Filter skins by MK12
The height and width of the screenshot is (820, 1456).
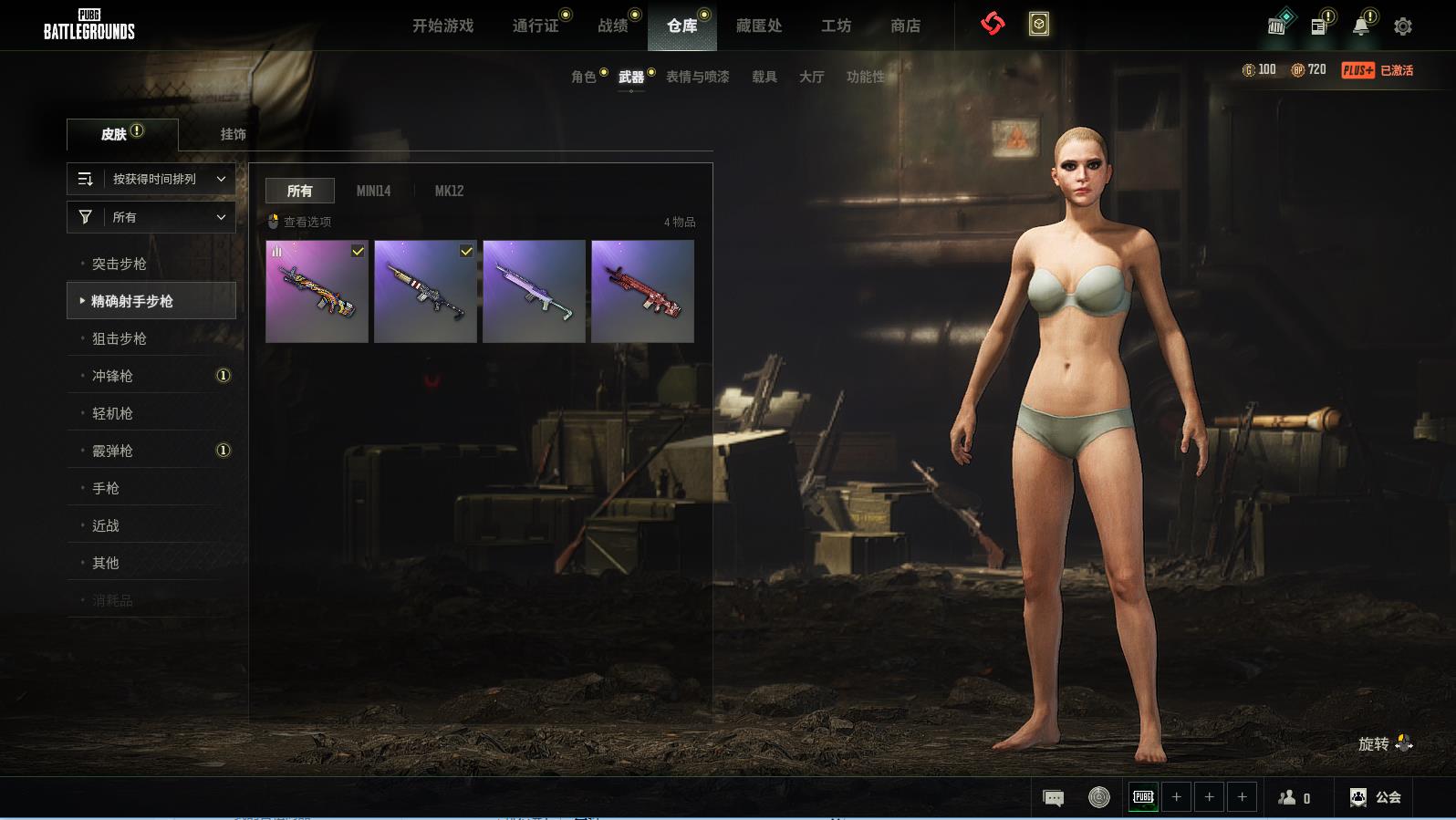tap(449, 191)
